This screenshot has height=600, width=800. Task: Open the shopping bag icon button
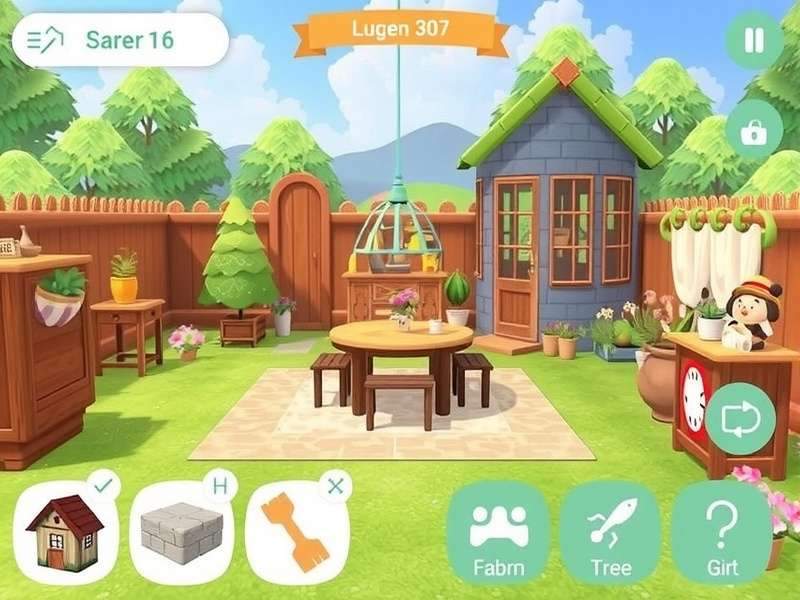pos(754,131)
